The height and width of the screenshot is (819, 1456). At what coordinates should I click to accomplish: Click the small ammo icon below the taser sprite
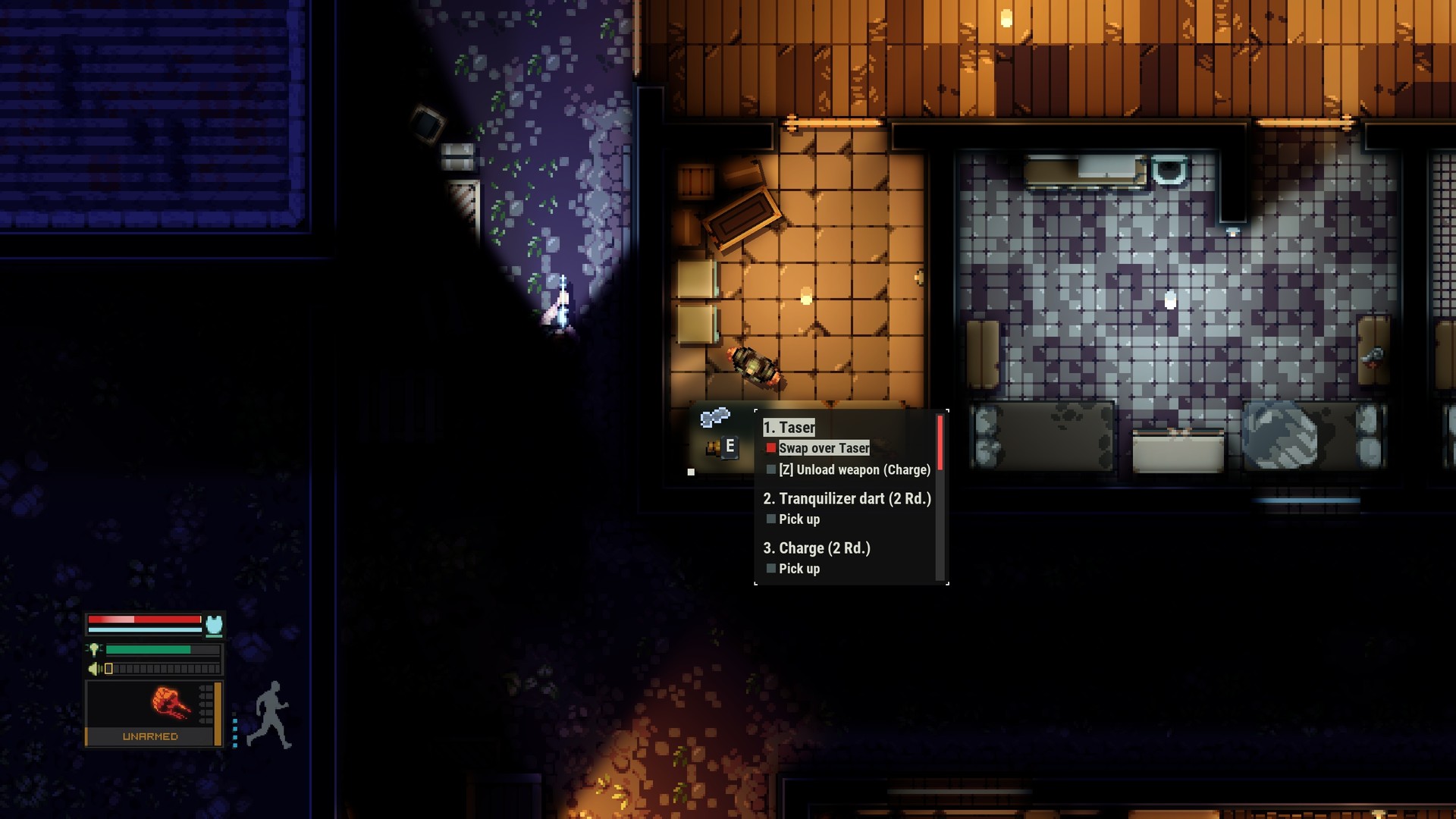click(711, 447)
